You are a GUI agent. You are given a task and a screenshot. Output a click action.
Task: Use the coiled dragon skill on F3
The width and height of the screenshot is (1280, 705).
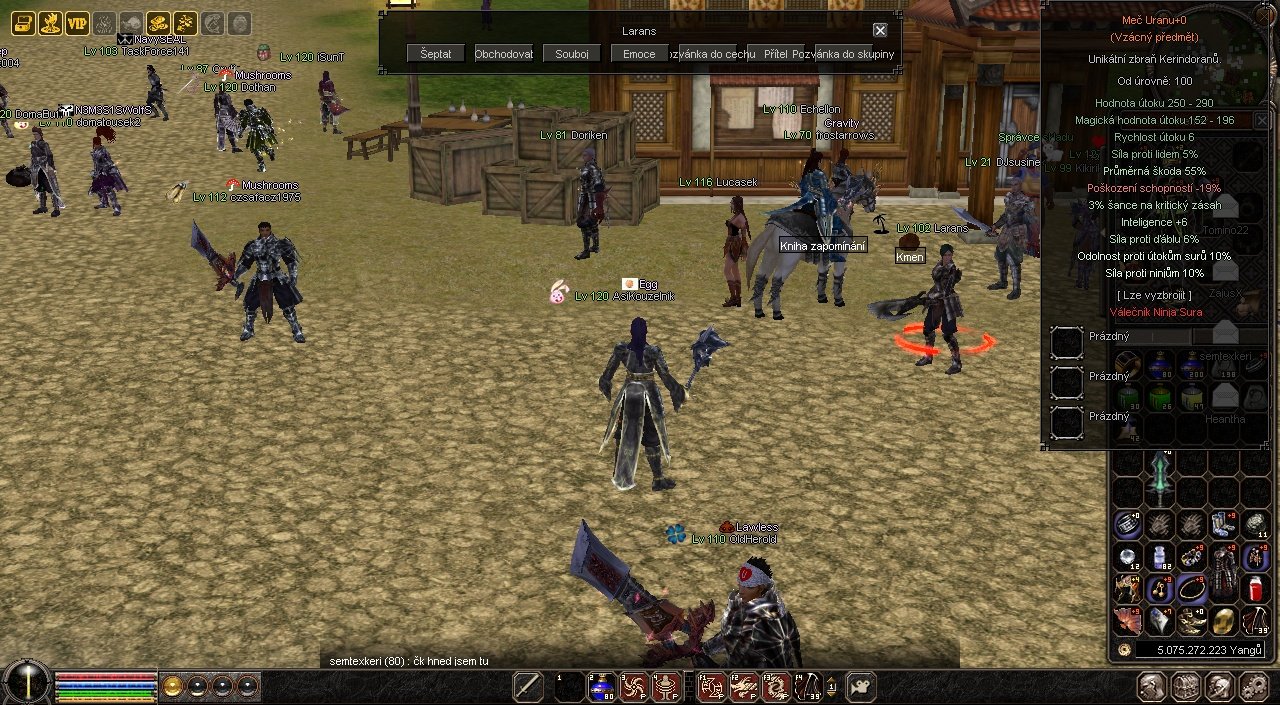tap(776, 686)
